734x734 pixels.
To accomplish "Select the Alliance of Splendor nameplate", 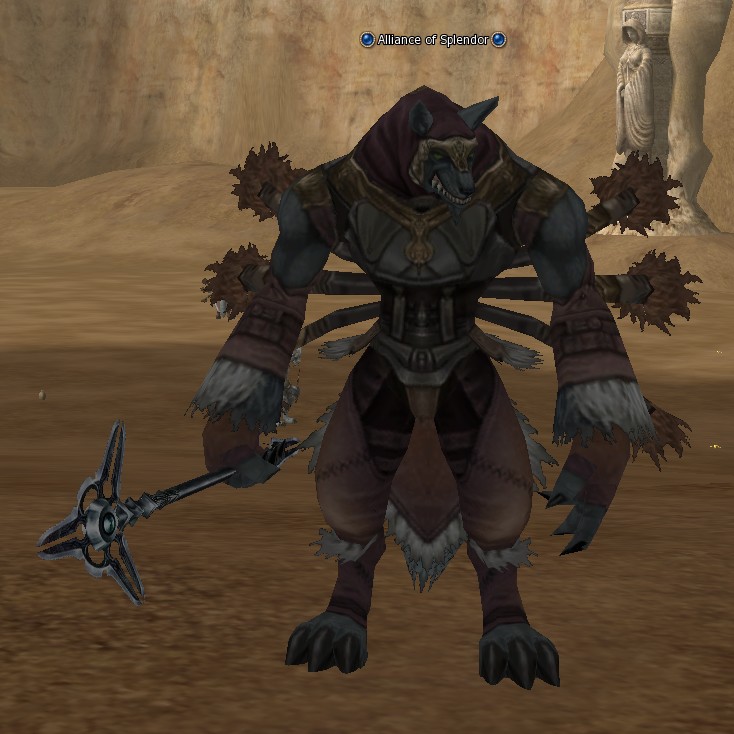I will (433, 40).
